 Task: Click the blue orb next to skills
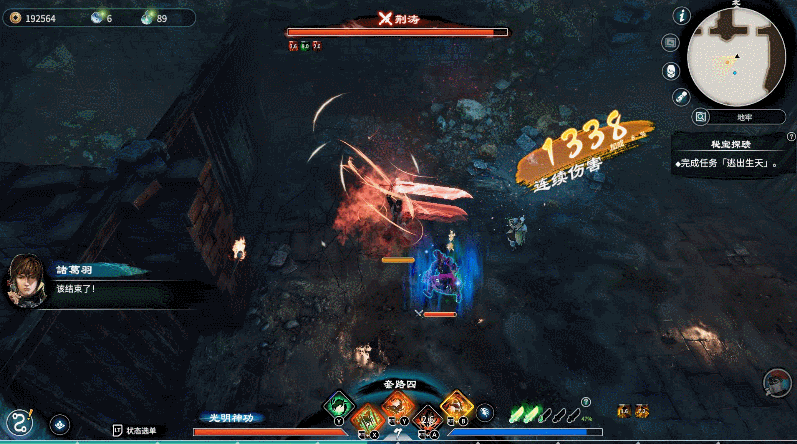(485, 411)
